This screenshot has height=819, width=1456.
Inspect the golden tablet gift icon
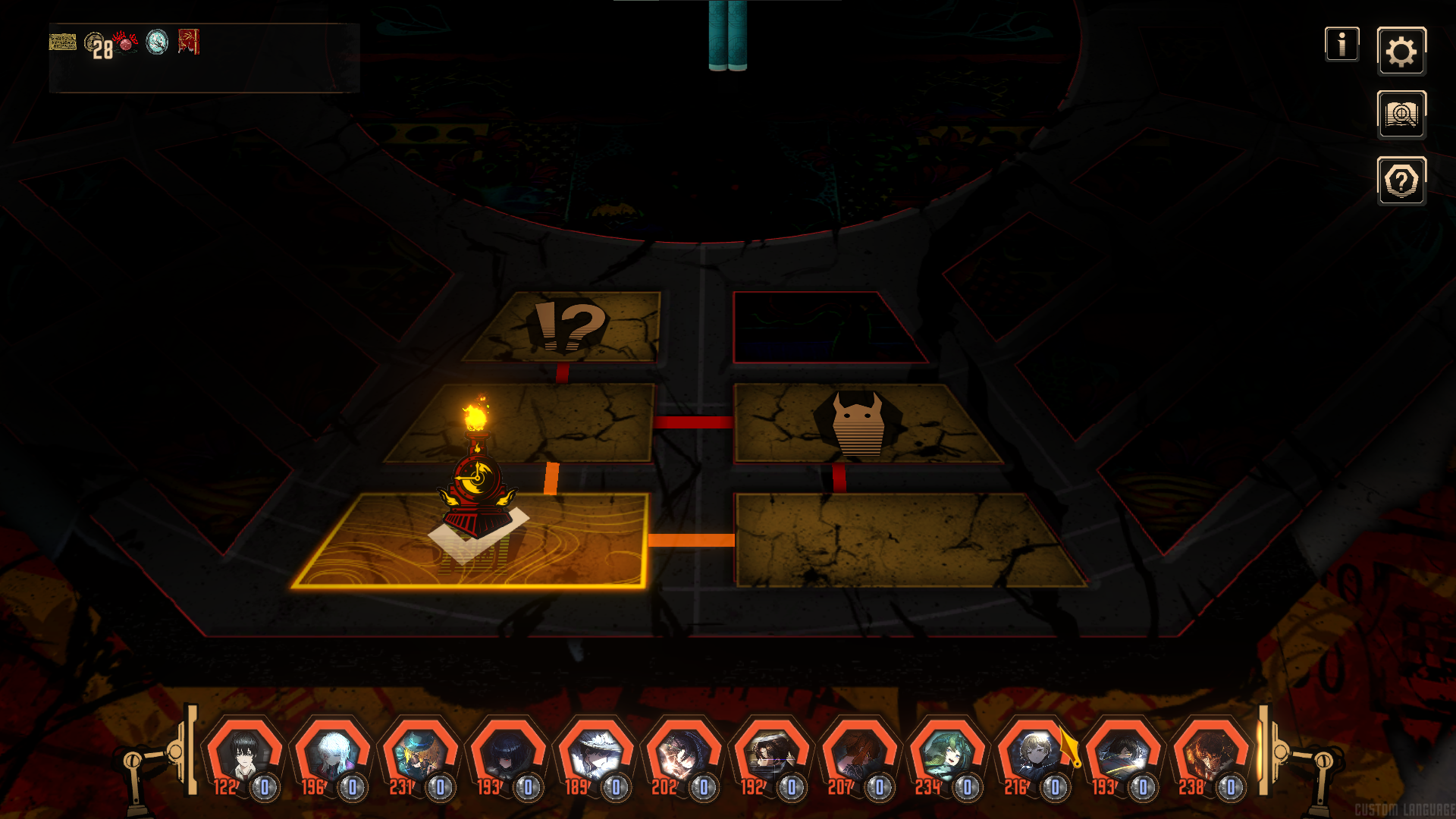coord(63,42)
